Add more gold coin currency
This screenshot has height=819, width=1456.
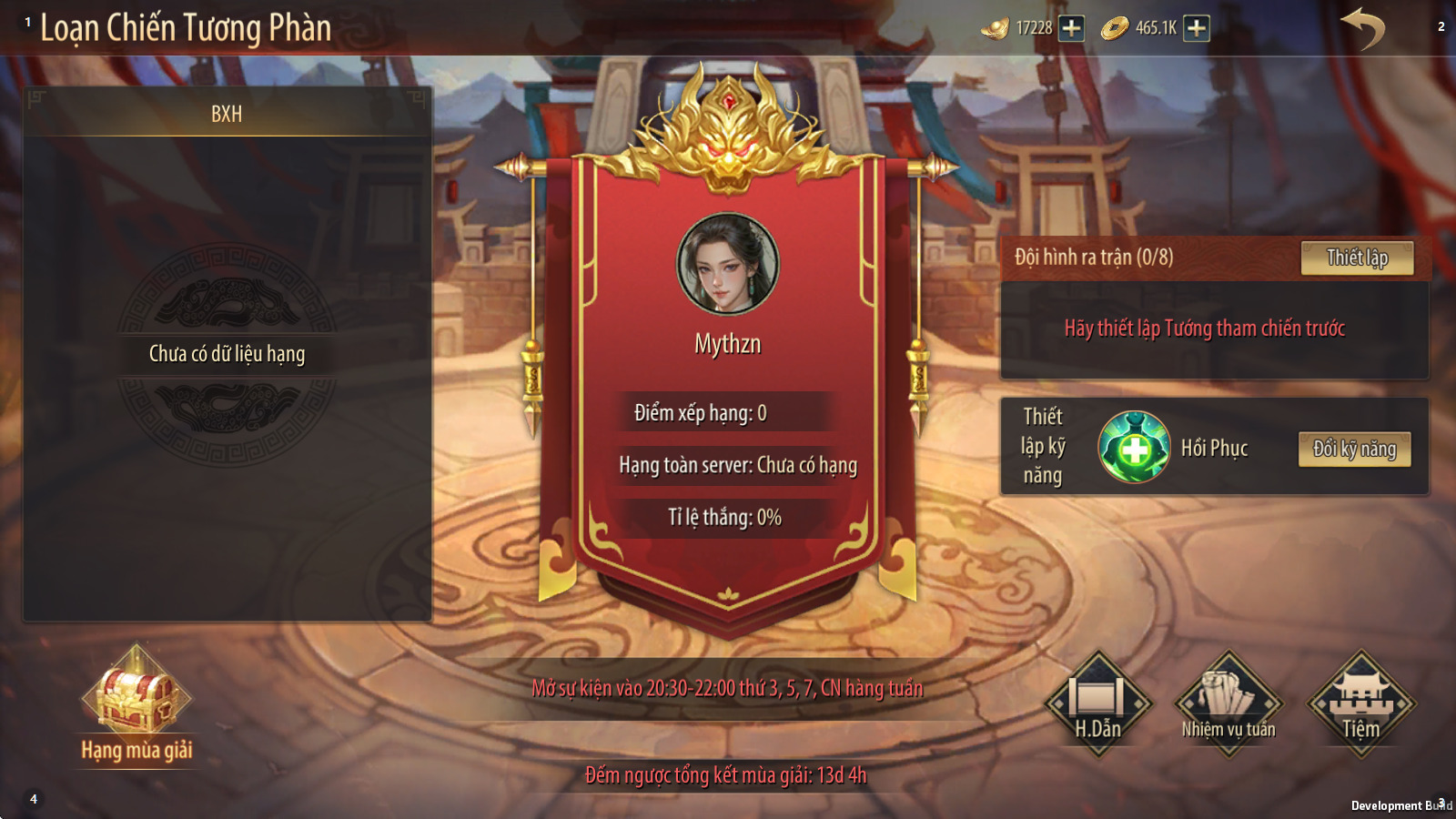pos(1197,28)
